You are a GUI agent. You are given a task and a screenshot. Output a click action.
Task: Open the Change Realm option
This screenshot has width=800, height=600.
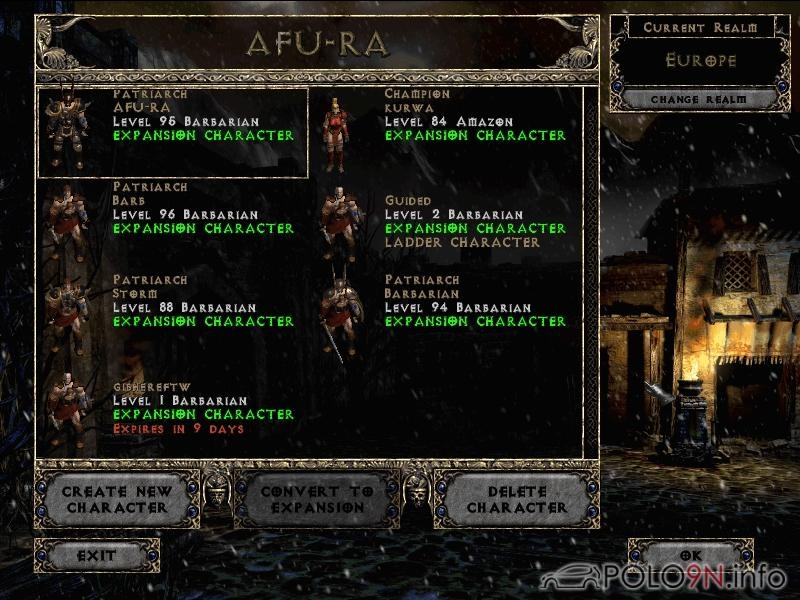coord(700,100)
